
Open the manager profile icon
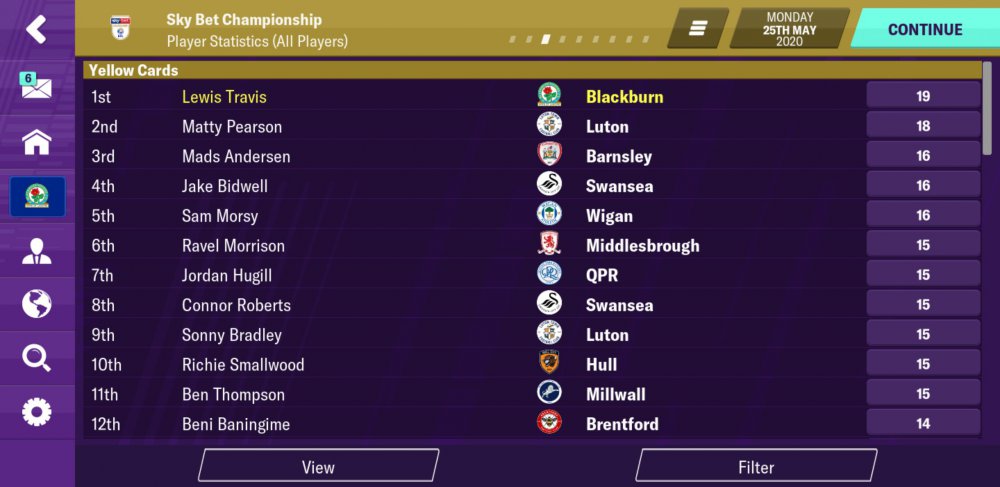coord(37,251)
